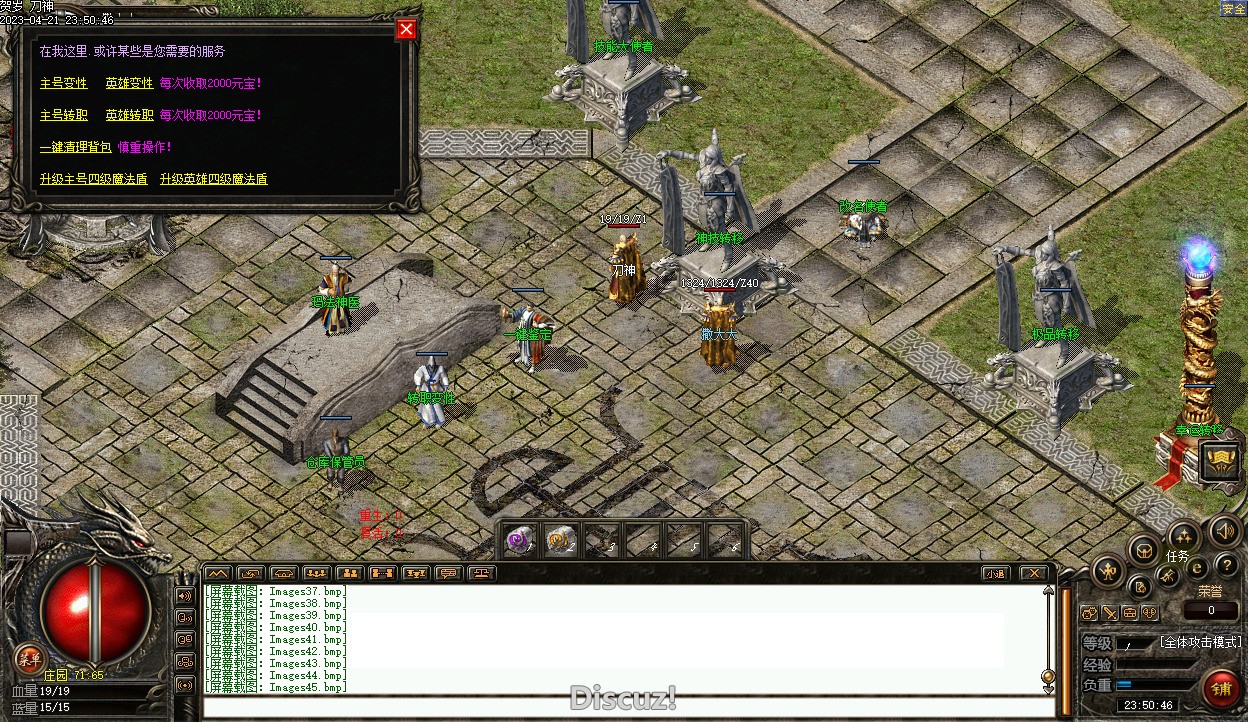This screenshot has width=1248, height=722.
Task: Click into the chat input box
Action: point(620,707)
